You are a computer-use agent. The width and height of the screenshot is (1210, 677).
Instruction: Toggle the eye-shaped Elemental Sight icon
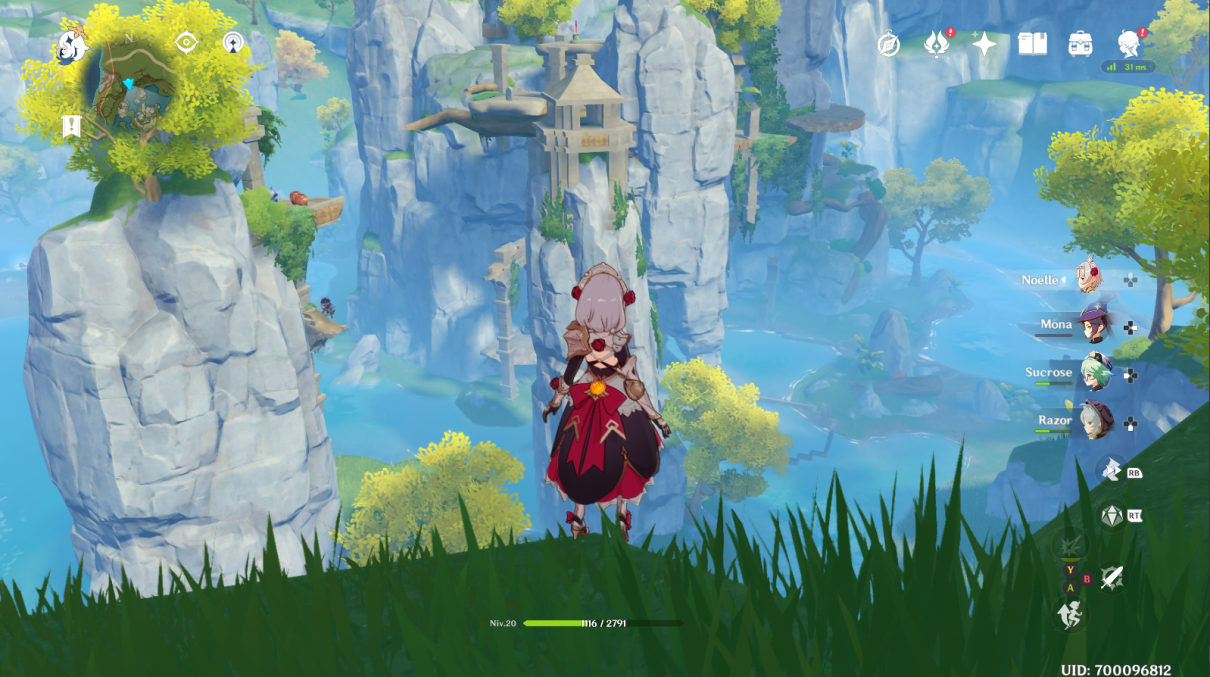[x=186, y=42]
